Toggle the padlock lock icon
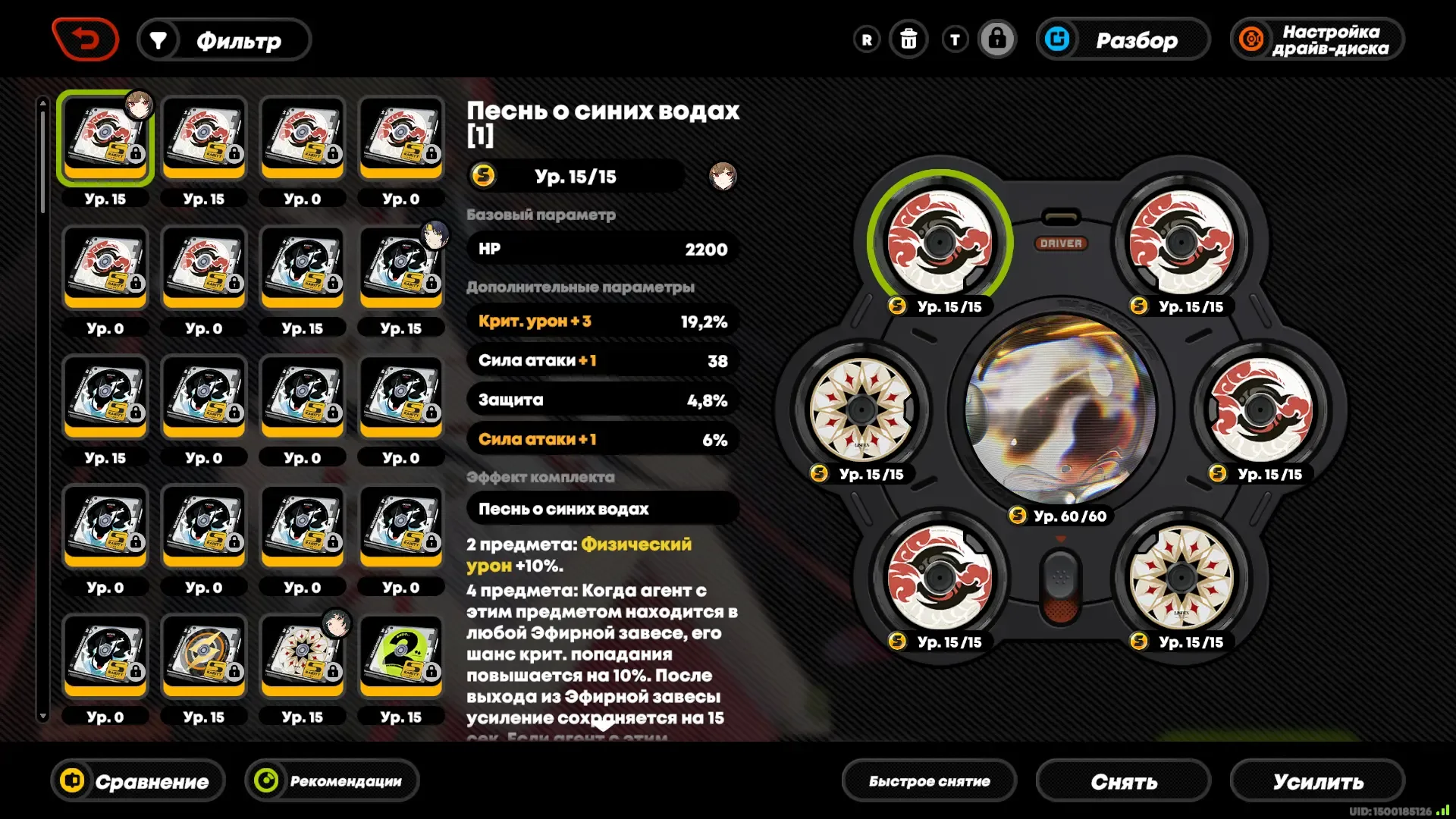The image size is (1456, 819). (996, 39)
